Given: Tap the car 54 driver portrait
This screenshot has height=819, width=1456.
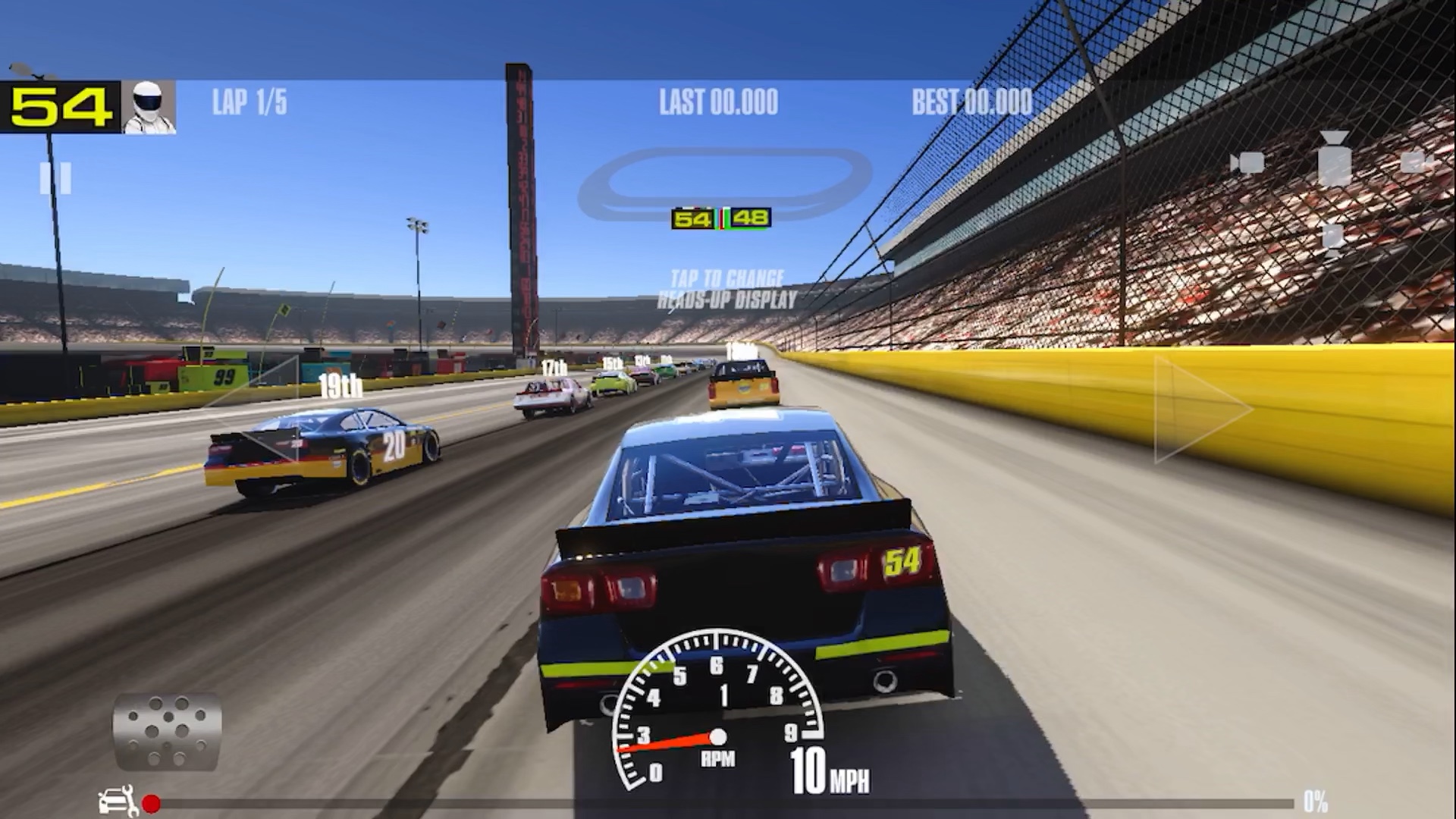Looking at the screenshot, I should [x=149, y=107].
